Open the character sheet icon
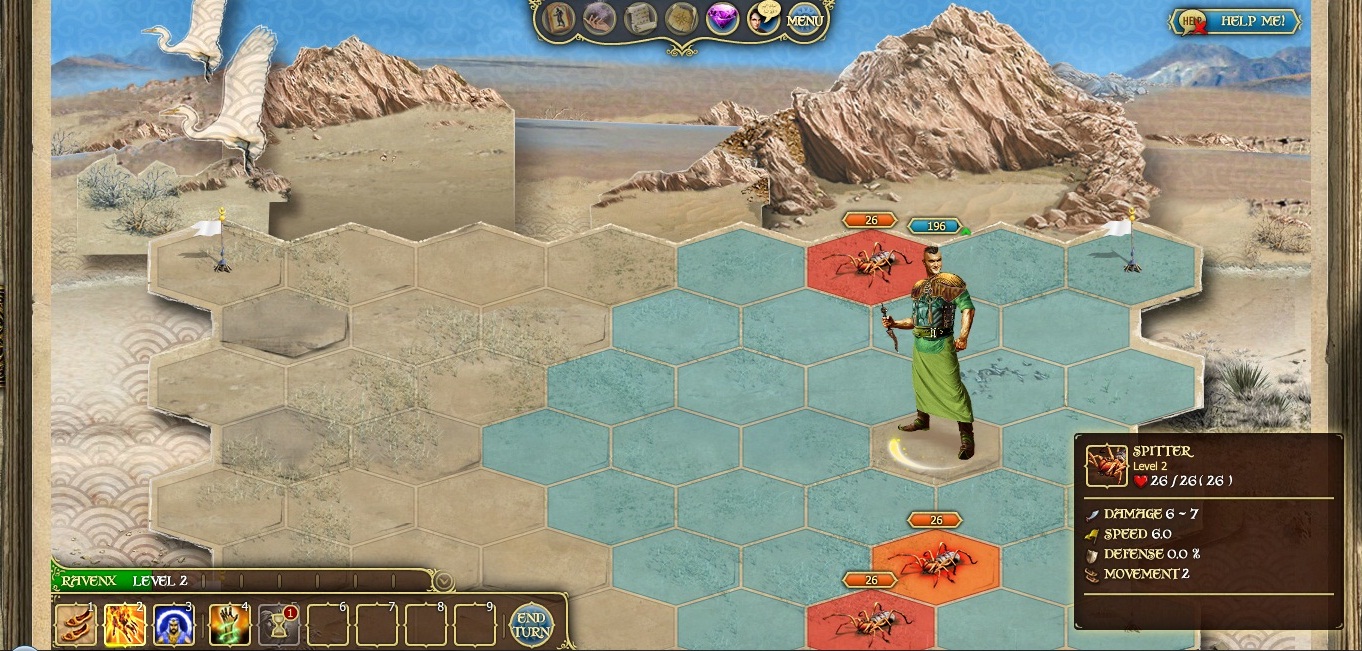This screenshot has width=1362, height=651. pos(558,19)
